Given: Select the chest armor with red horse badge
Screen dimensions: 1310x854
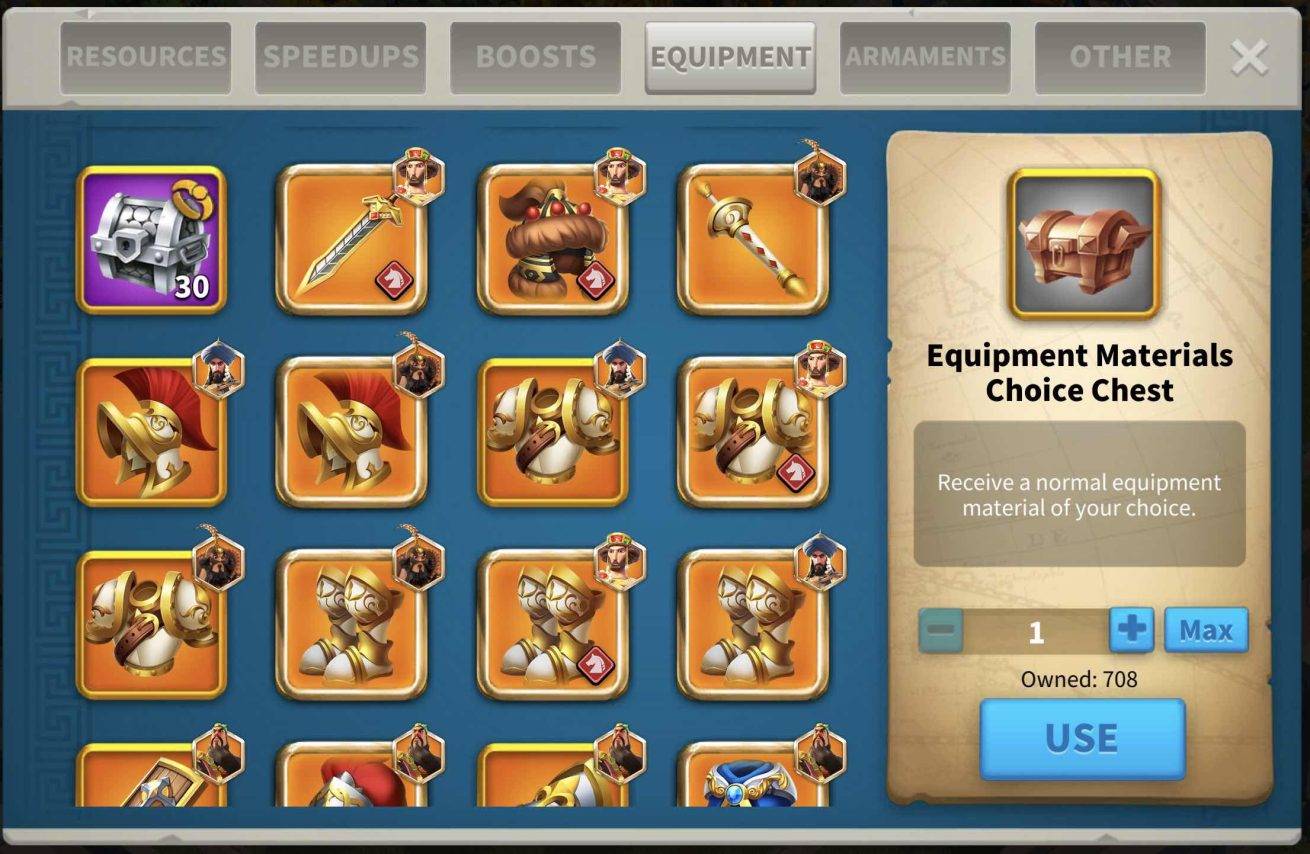Looking at the screenshot, I should 752,432.
